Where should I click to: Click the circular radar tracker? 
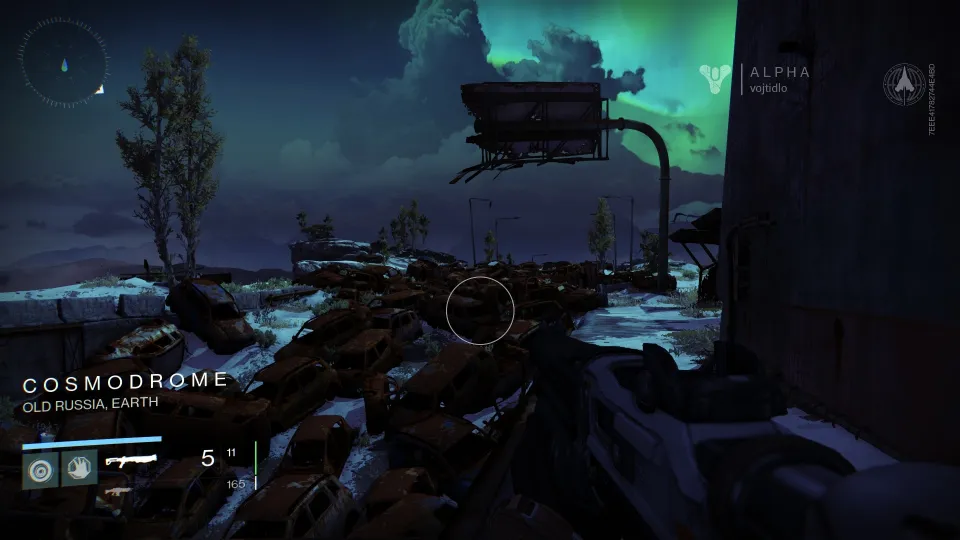[62, 63]
